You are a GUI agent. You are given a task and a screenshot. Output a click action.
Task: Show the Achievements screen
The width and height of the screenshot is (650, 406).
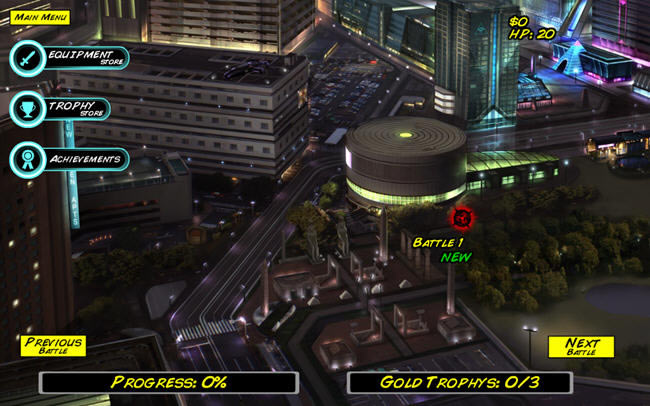click(69, 158)
